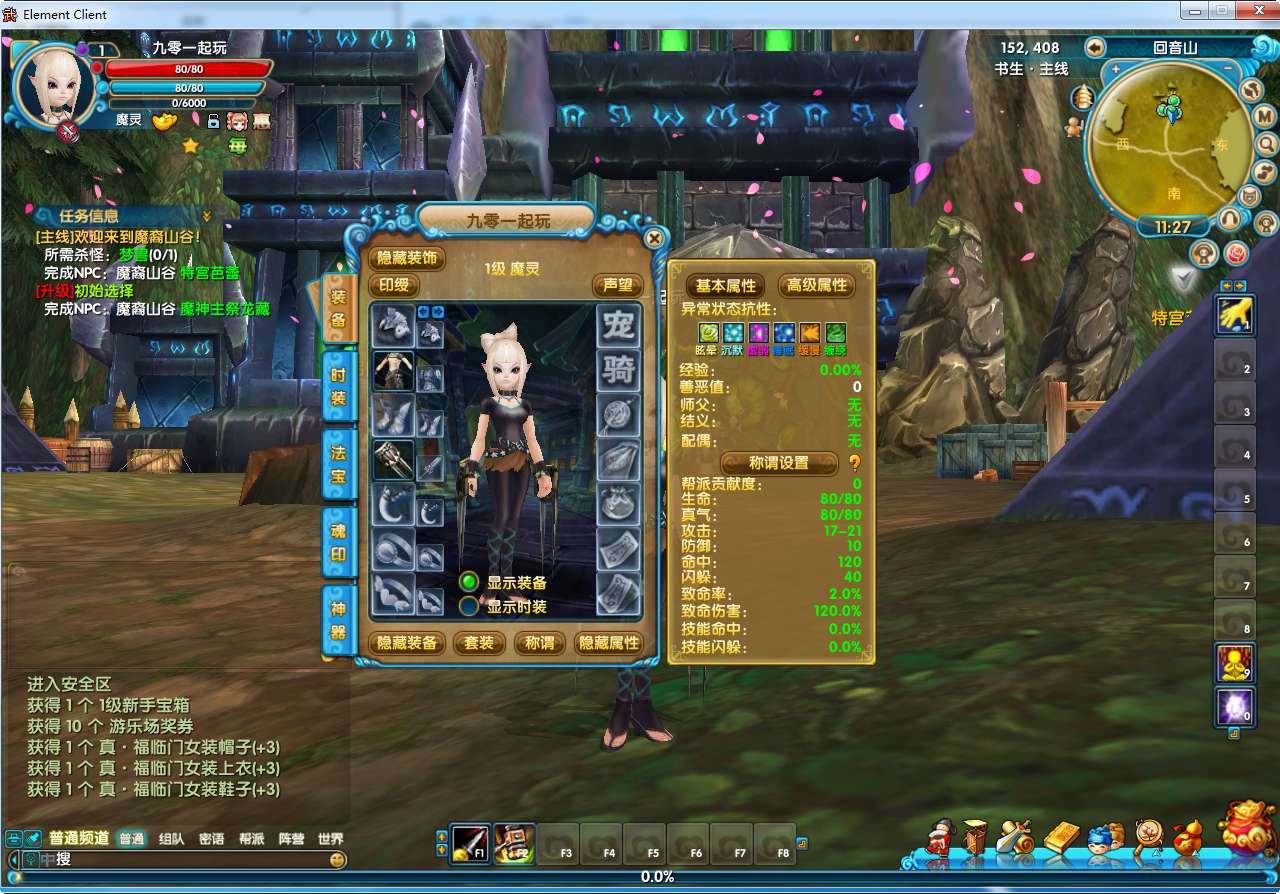1280x894 pixels.
Task: Choose the 显示时装 radio option
Action: point(469,606)
